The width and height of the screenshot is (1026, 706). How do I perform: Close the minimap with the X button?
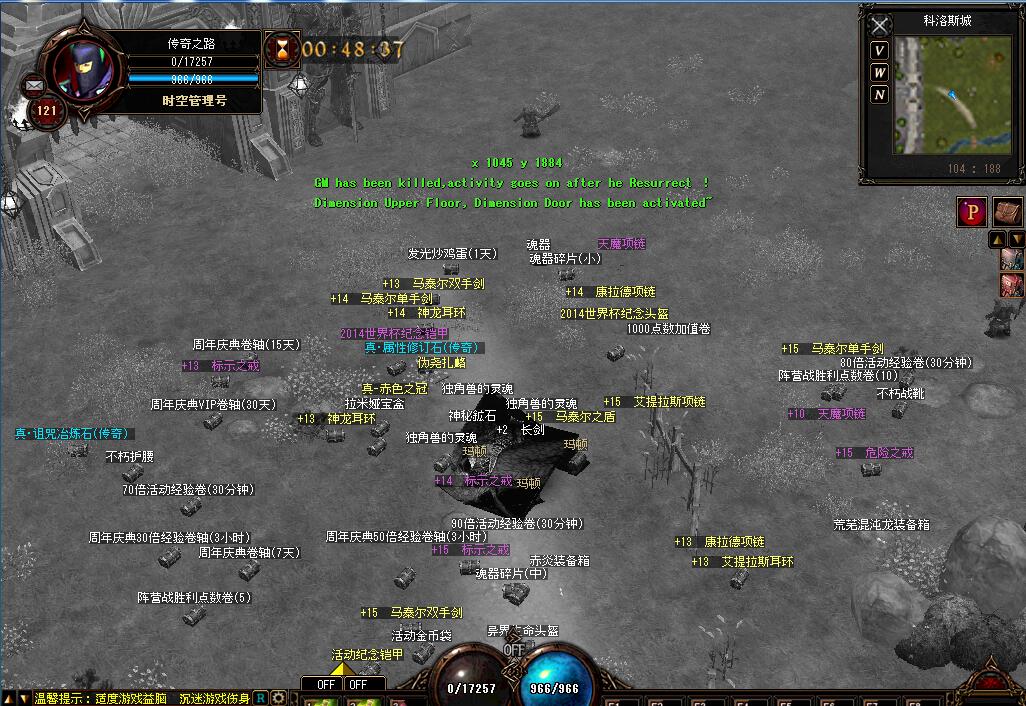pyautogui.click(x=879, y=26)
